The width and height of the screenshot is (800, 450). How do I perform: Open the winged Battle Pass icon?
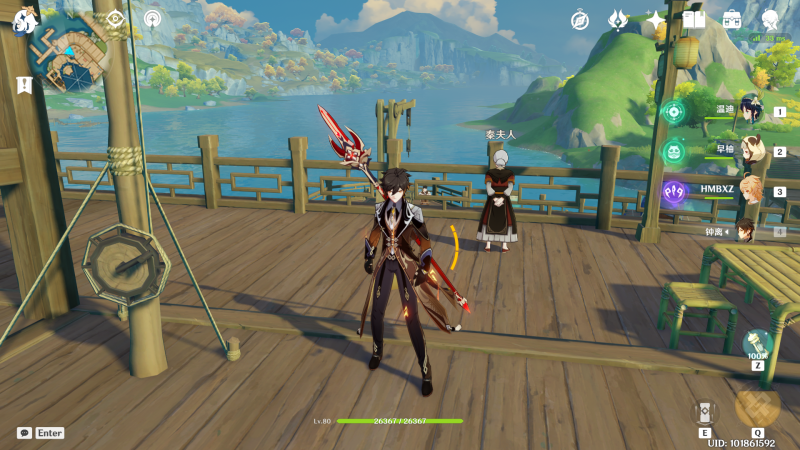(618, 20)
